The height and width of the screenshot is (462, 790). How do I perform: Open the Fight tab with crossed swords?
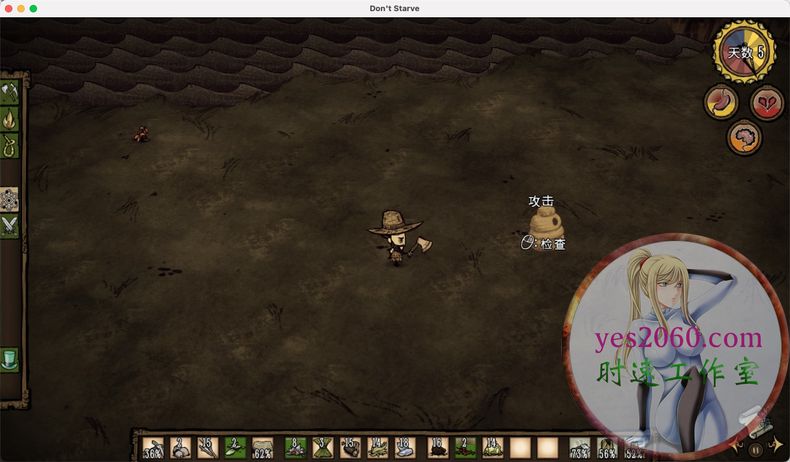tap(10, 226)
